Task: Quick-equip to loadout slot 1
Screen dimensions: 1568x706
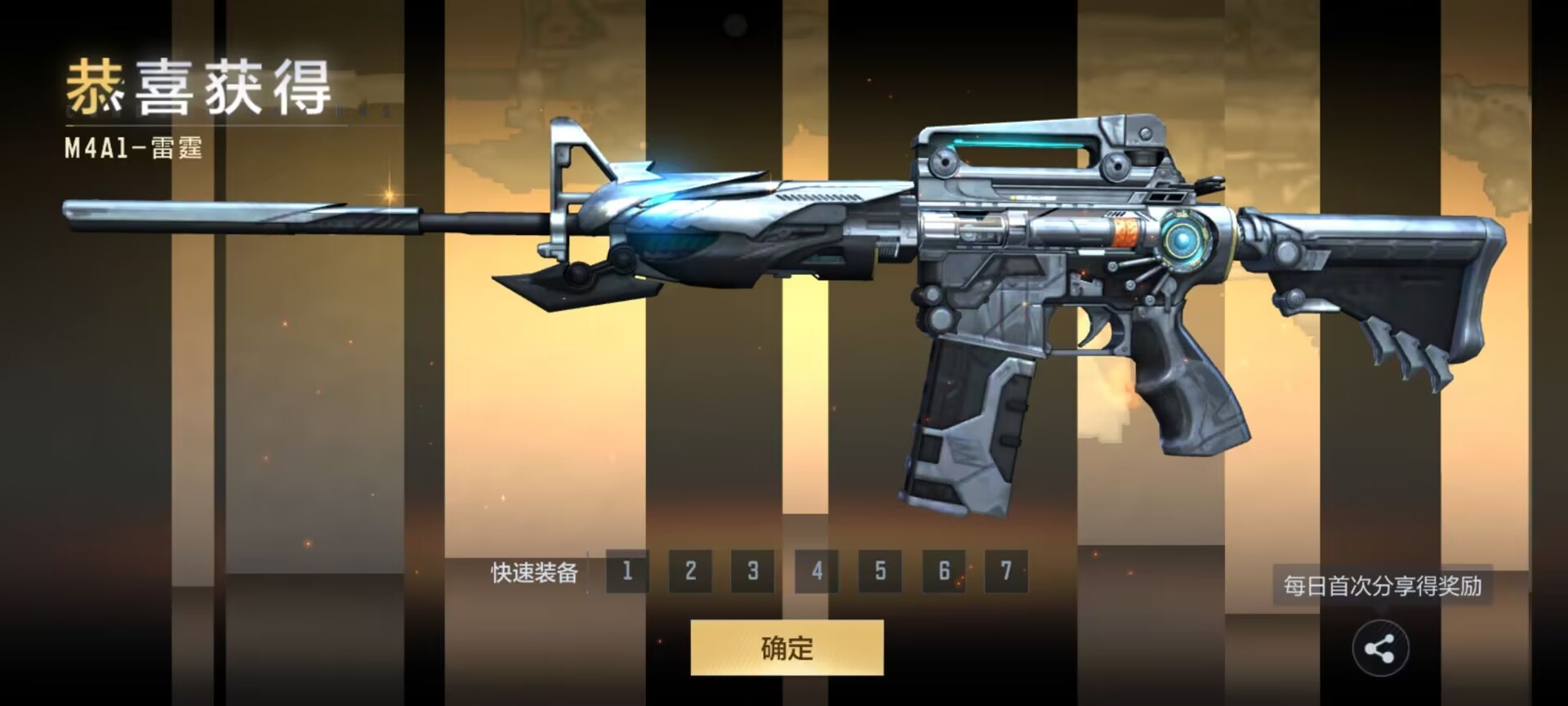Action: coord(627,570)
